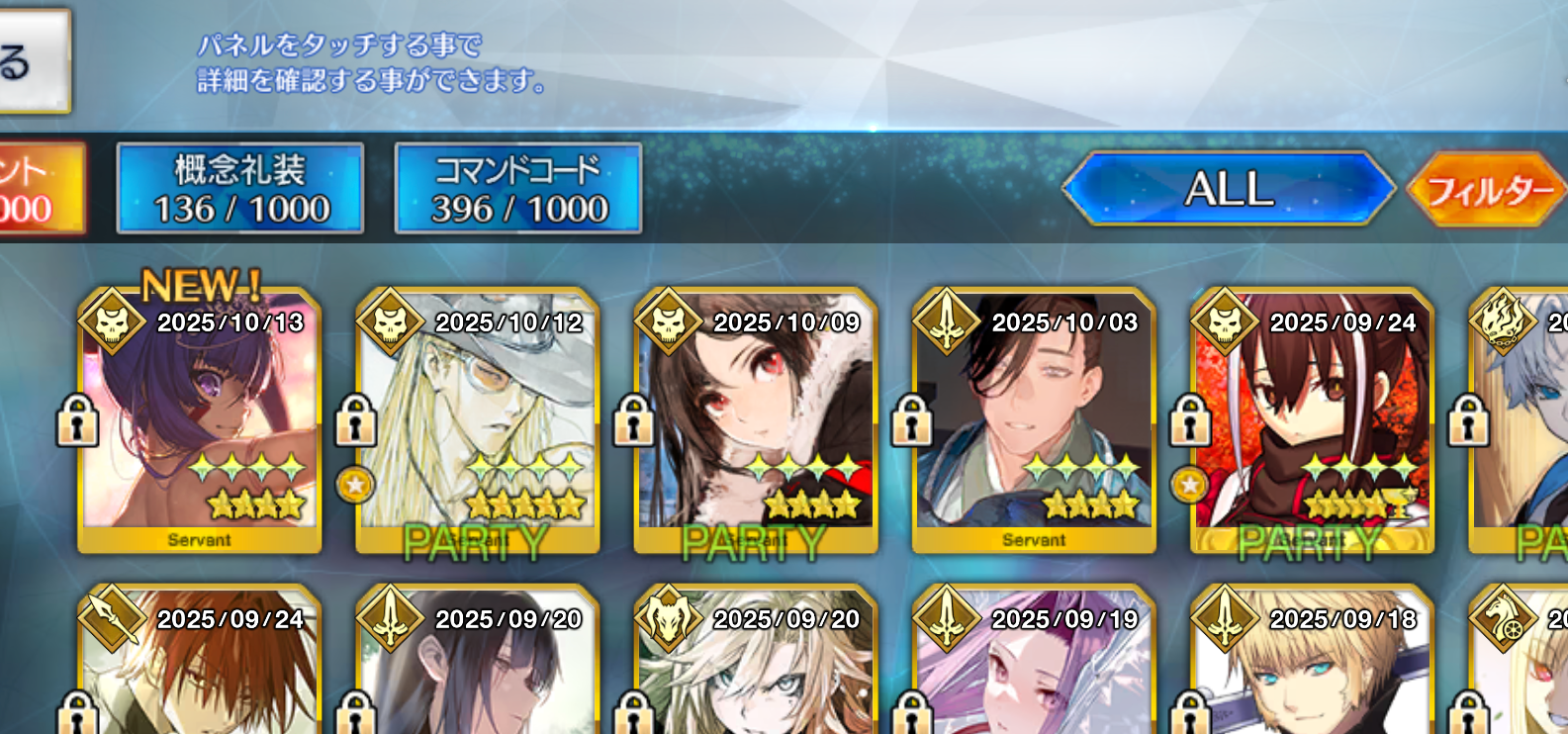Click the ALL display toggle button
Image resolution: width=1568 pixels, height=734 pixels.
[x=1229, y=188]
